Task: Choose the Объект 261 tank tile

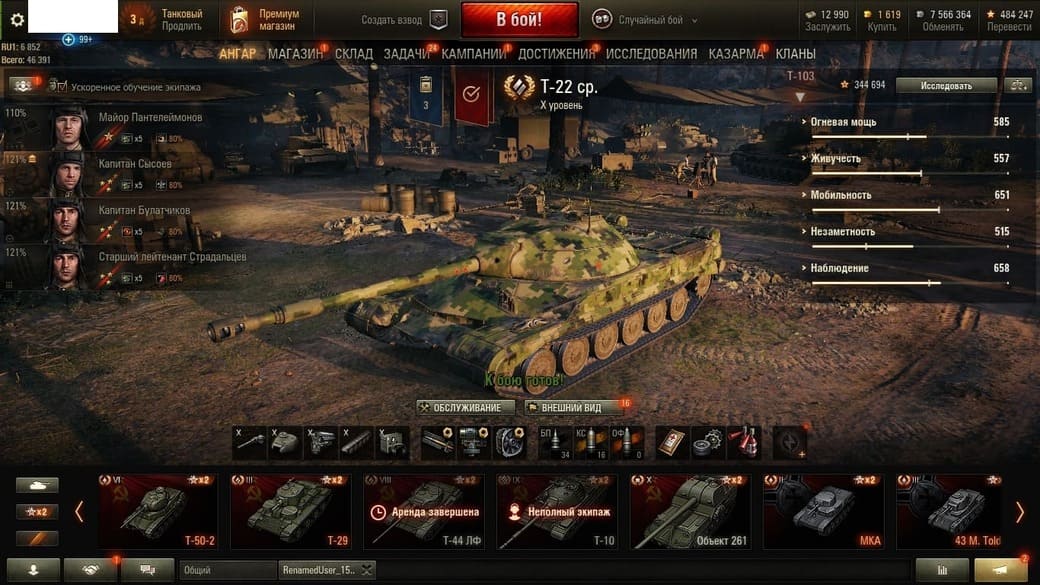Action: (x=690, y=512)
